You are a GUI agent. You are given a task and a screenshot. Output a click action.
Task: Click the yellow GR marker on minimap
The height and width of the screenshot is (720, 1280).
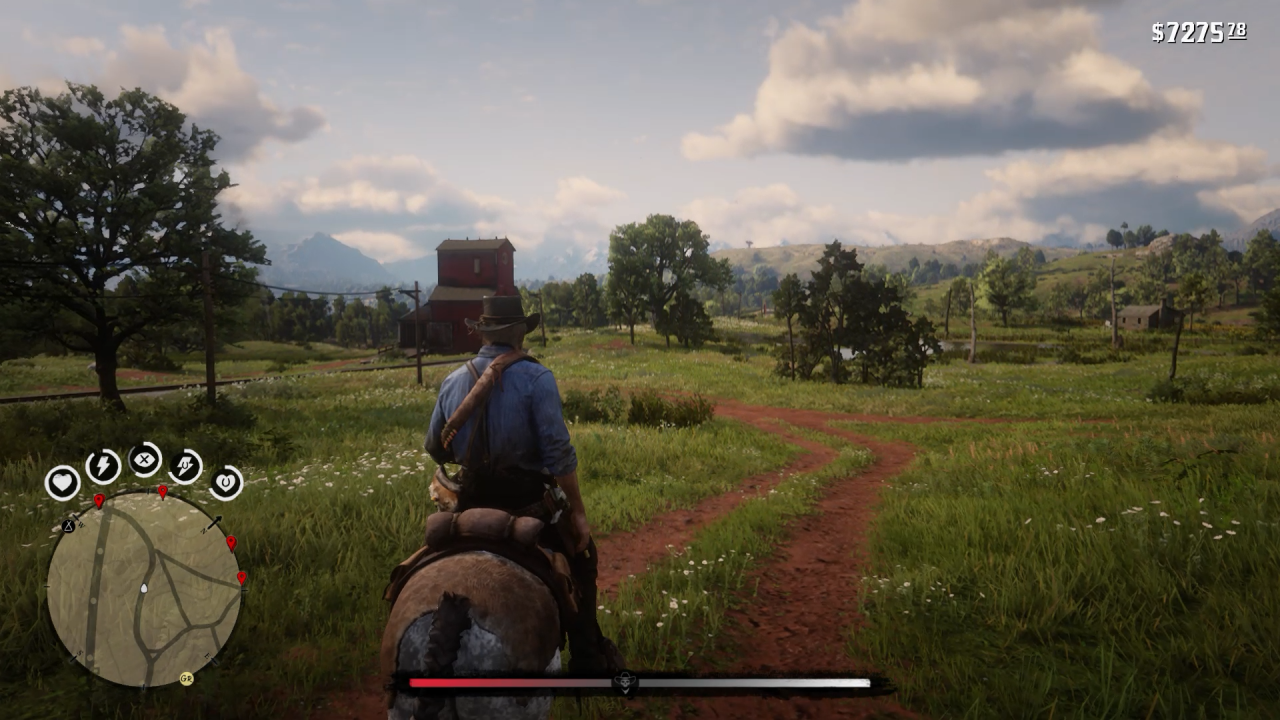[187, 679]
